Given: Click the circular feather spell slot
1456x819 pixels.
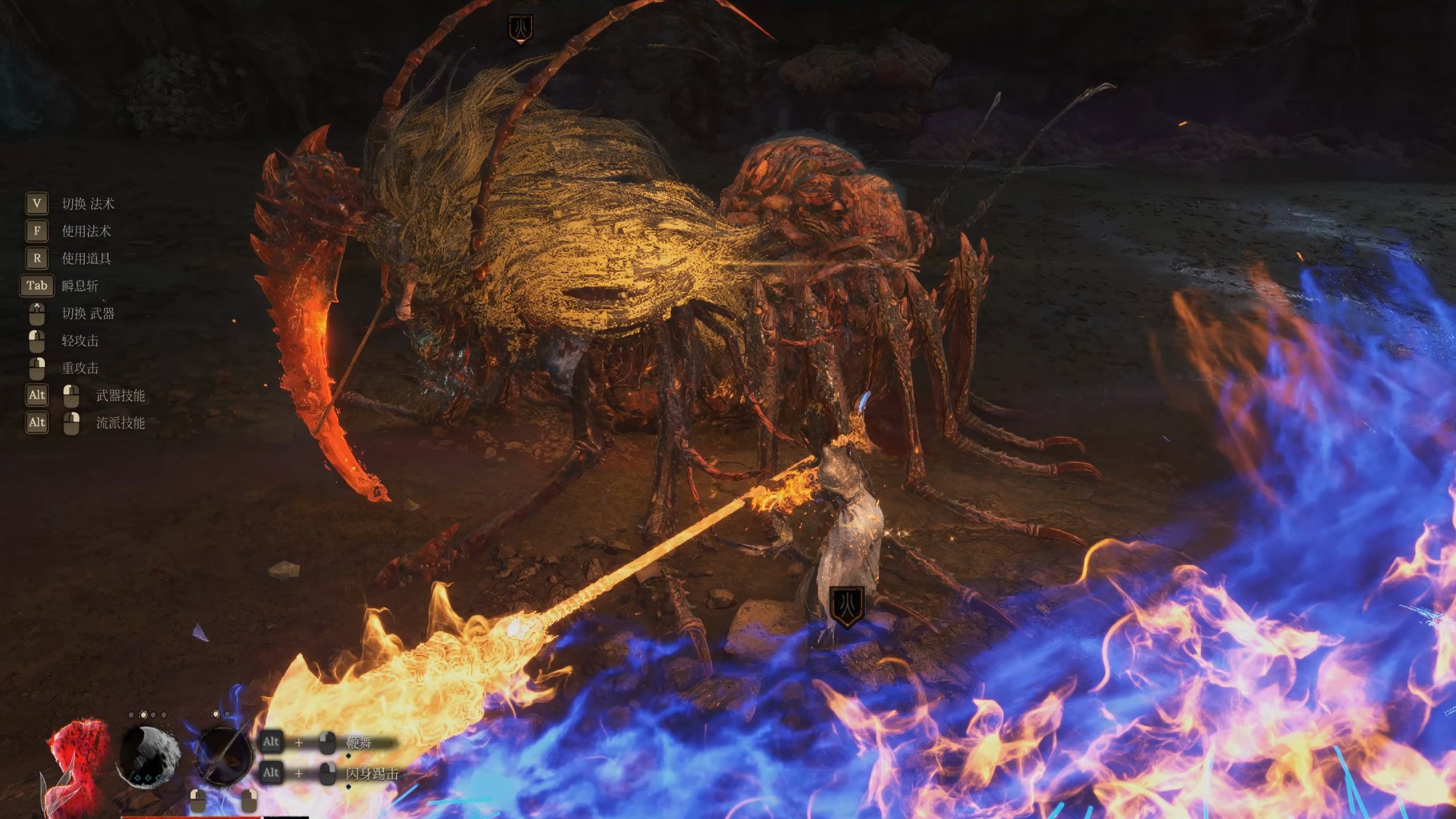Looking at the screenshot, I should pos(150,756).
